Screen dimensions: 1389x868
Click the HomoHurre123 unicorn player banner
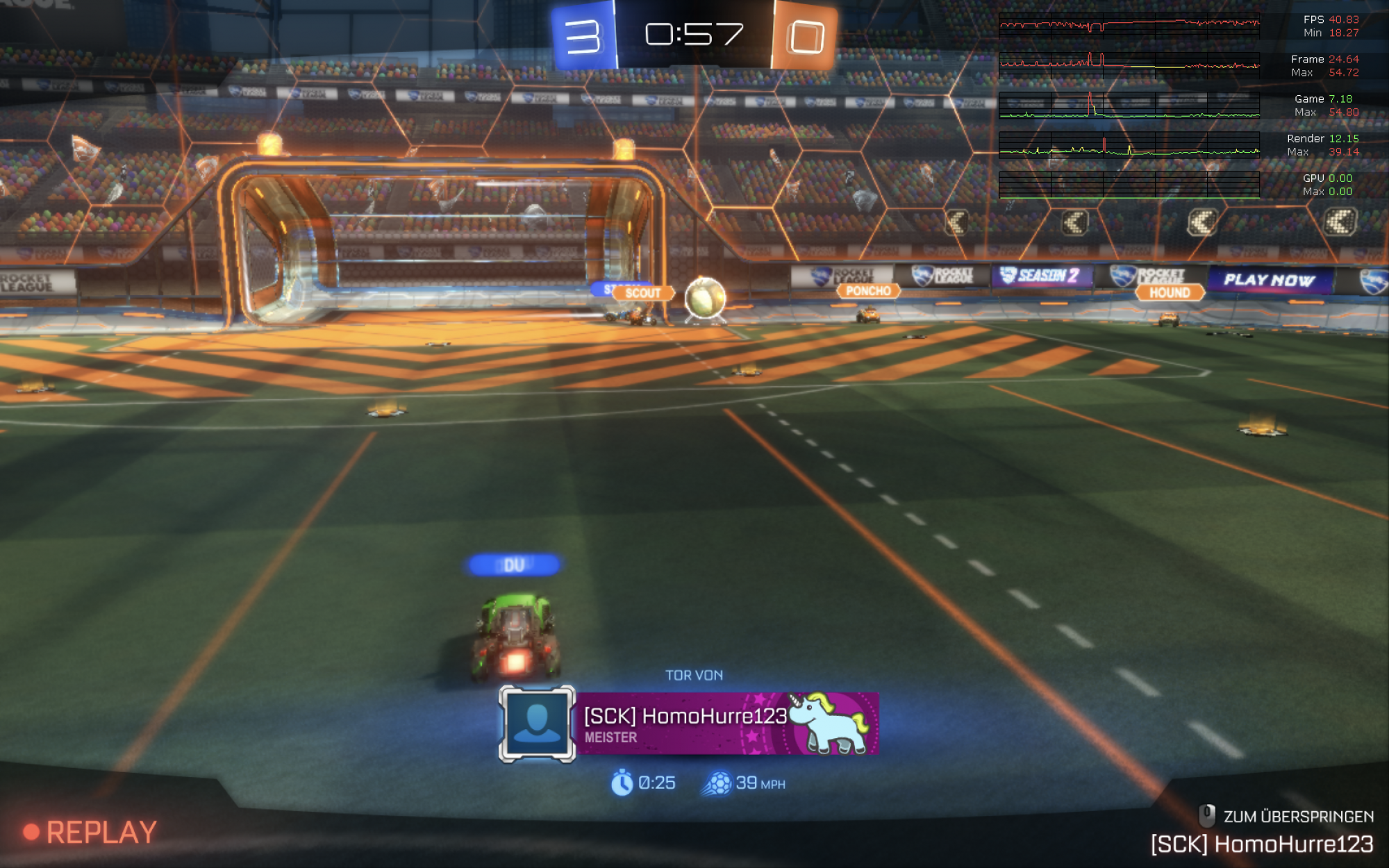click(x=726, y=724)
